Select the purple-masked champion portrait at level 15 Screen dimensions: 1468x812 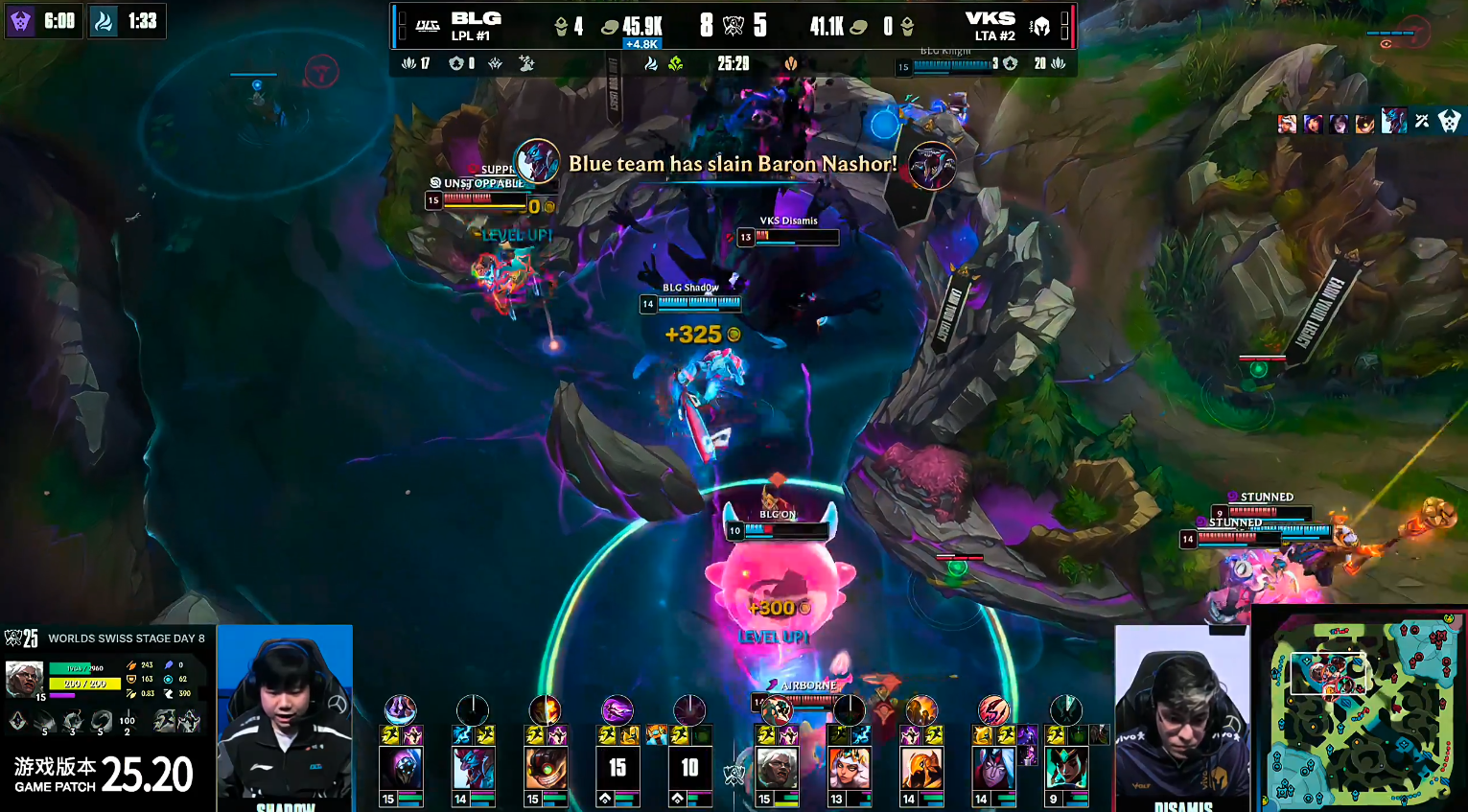pos(401,768)
